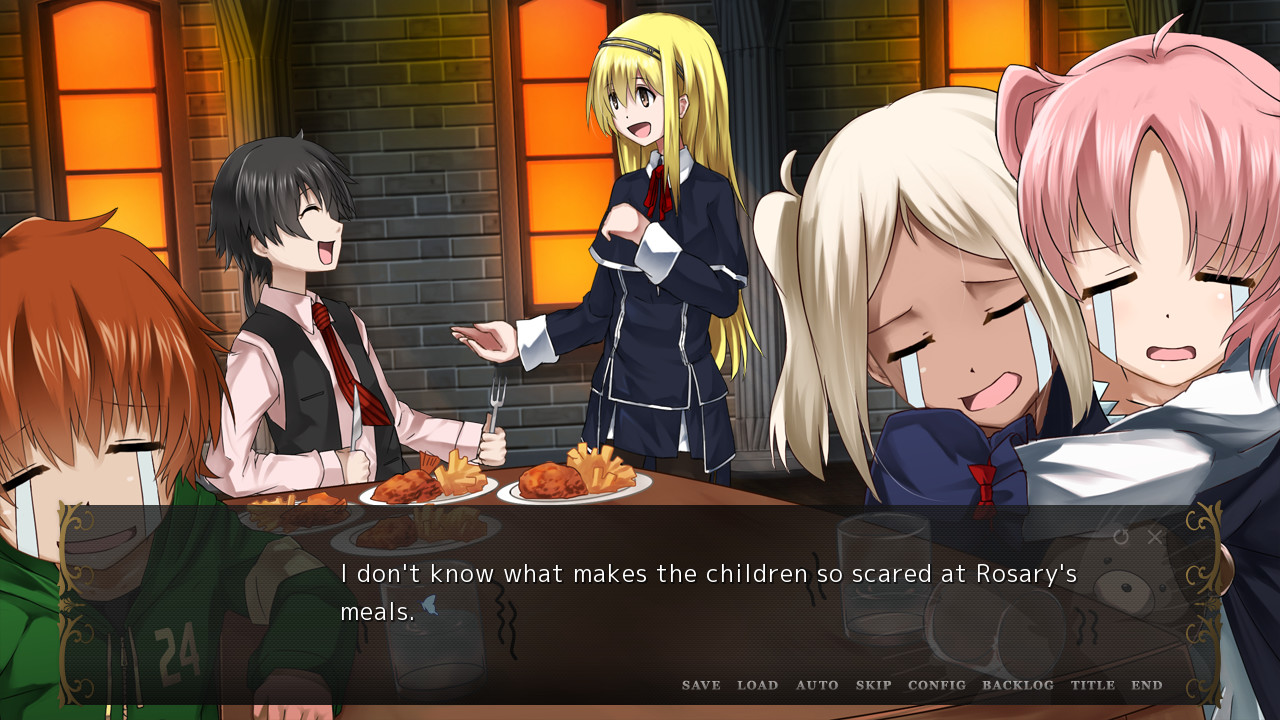Show the BACKLOG history
Viewport: 1280px width, 720px height.
tap(1017, 685)
